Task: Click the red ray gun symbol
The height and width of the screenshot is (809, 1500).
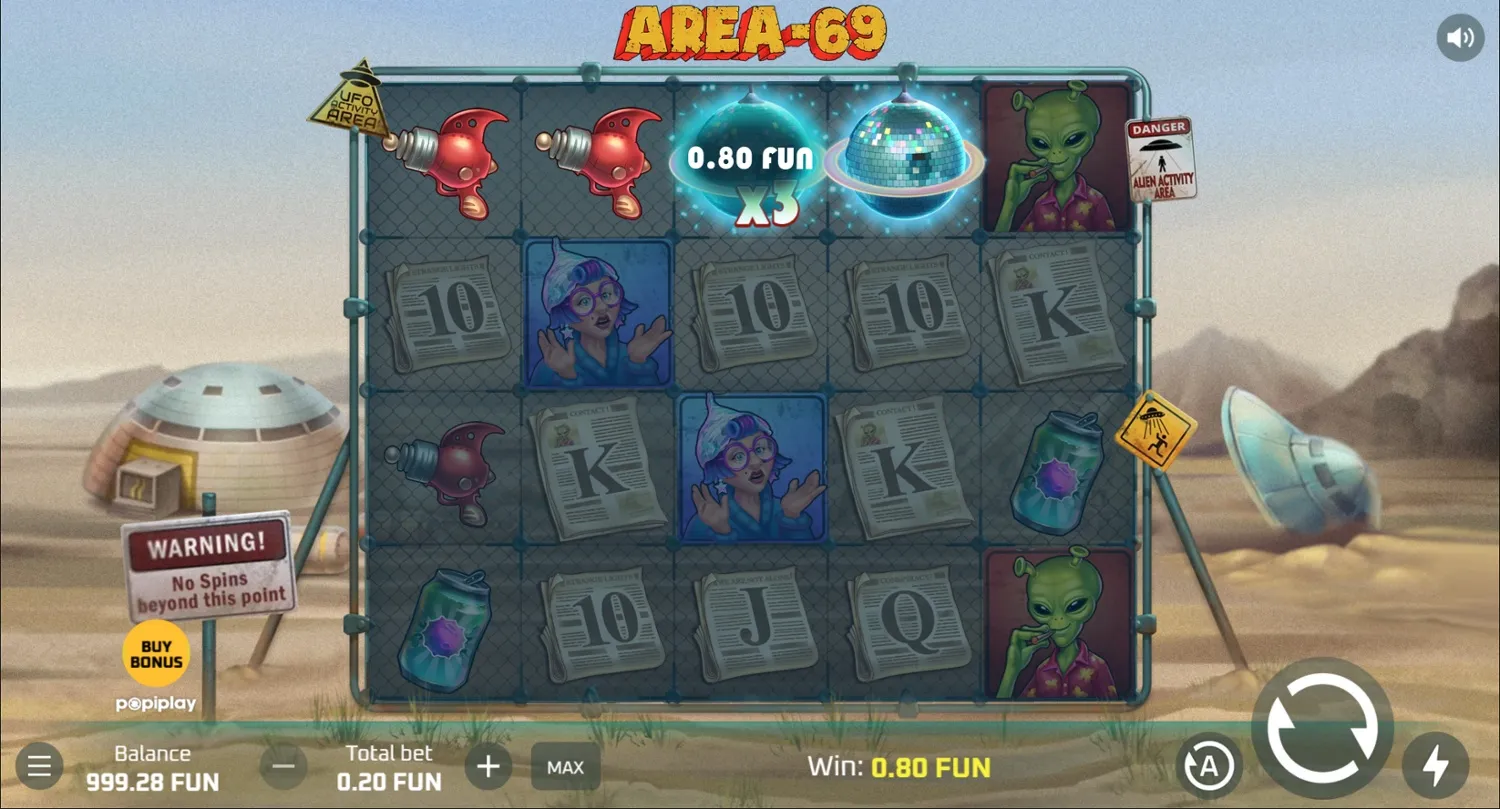Action: pyautogui.click(x=445, y=162)
